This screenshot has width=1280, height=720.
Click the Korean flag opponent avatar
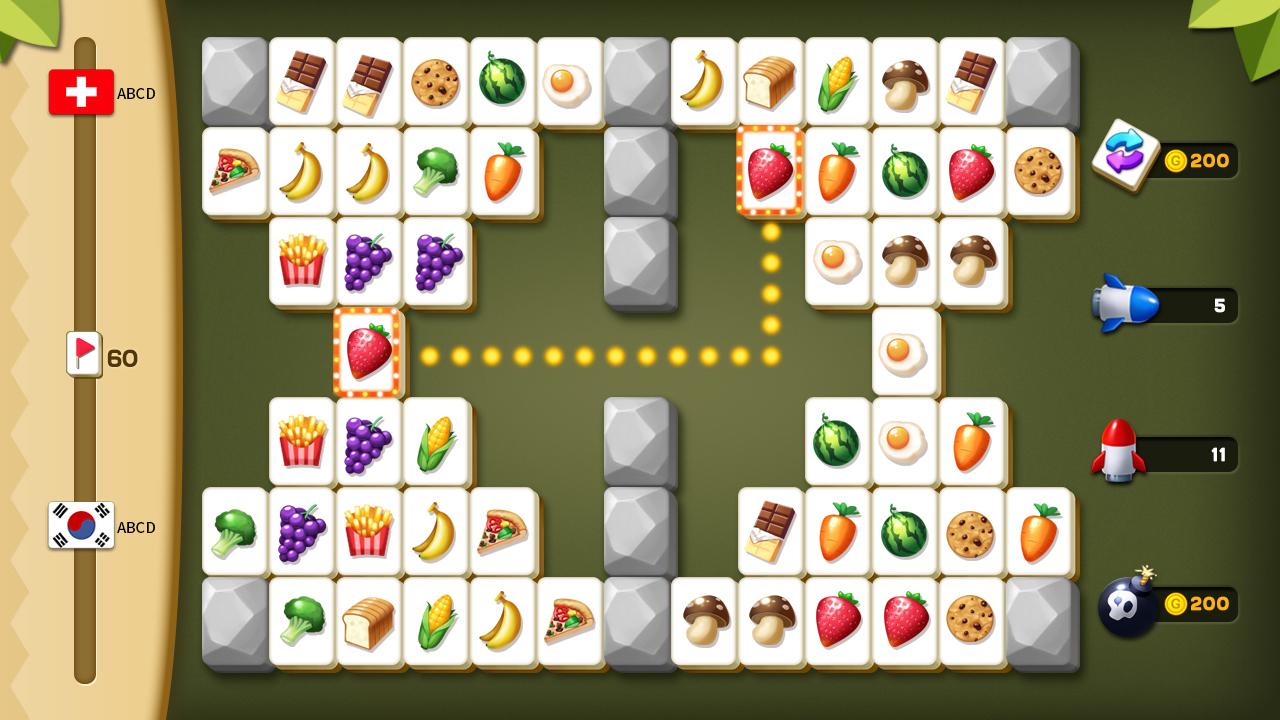[81, 527]
